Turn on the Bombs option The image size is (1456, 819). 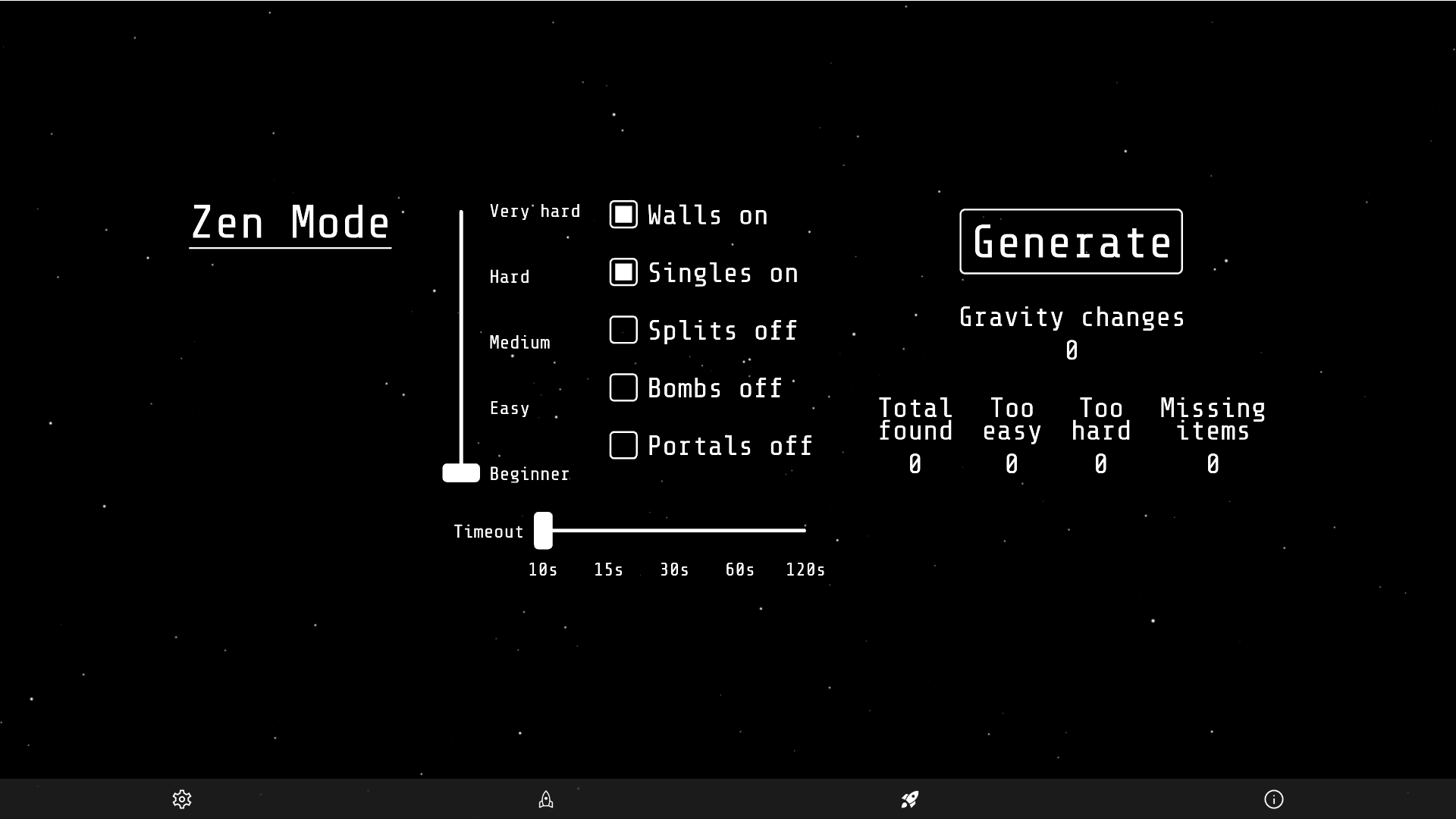(623, 388)
